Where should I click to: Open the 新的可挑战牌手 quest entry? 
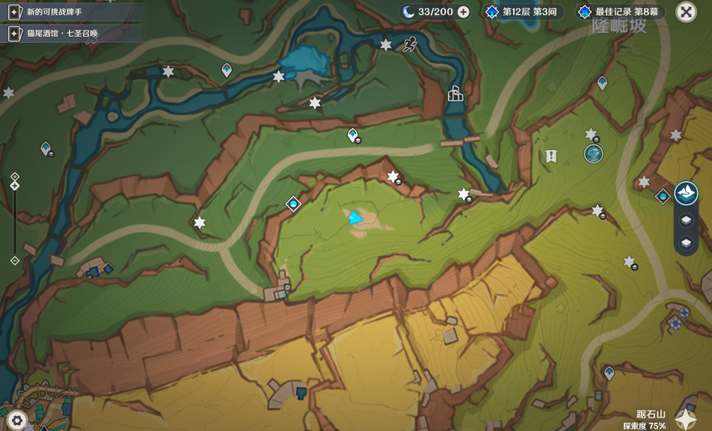coord(60,11)
